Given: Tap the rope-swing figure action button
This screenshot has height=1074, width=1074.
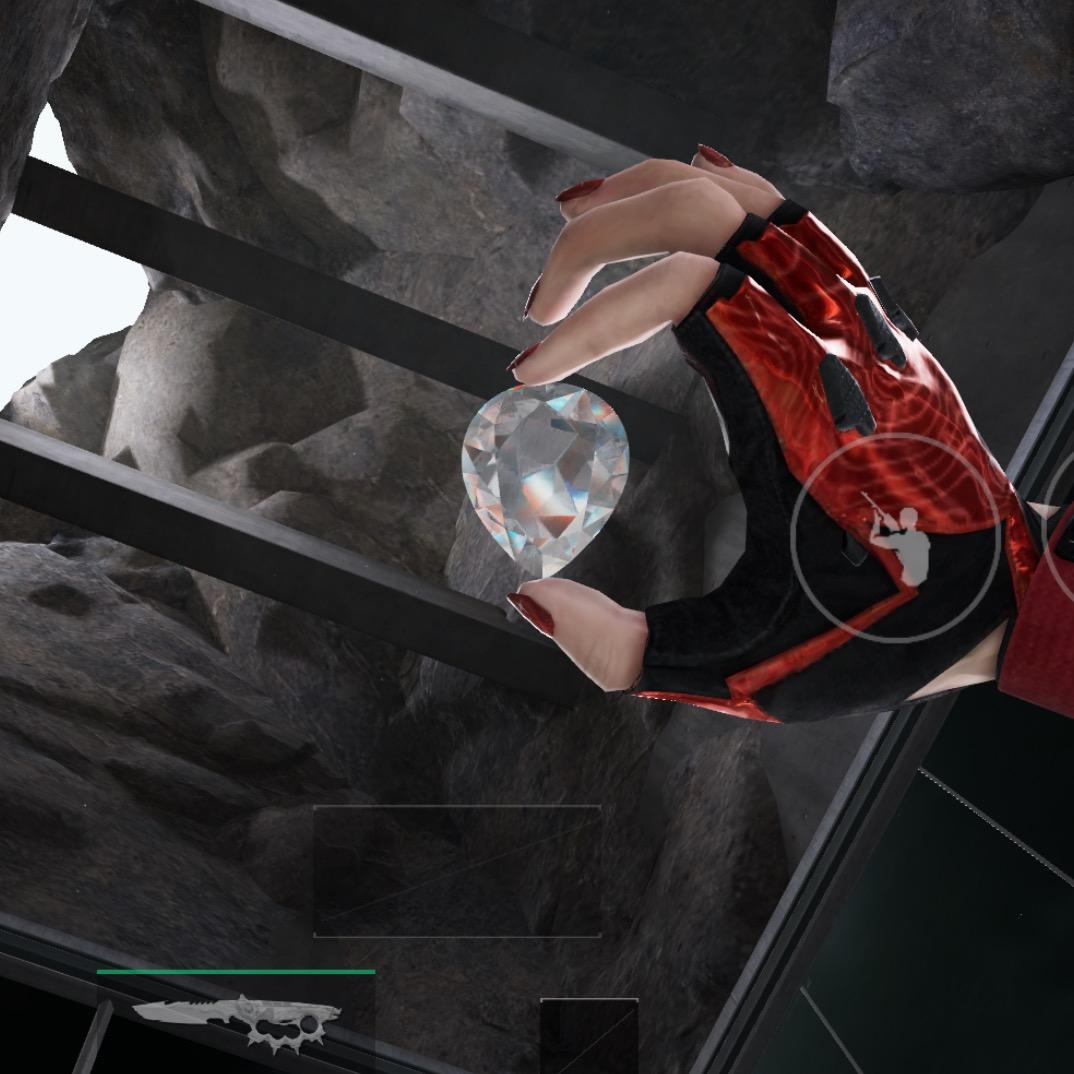Looking at the screenshot, I should (895, 537).
